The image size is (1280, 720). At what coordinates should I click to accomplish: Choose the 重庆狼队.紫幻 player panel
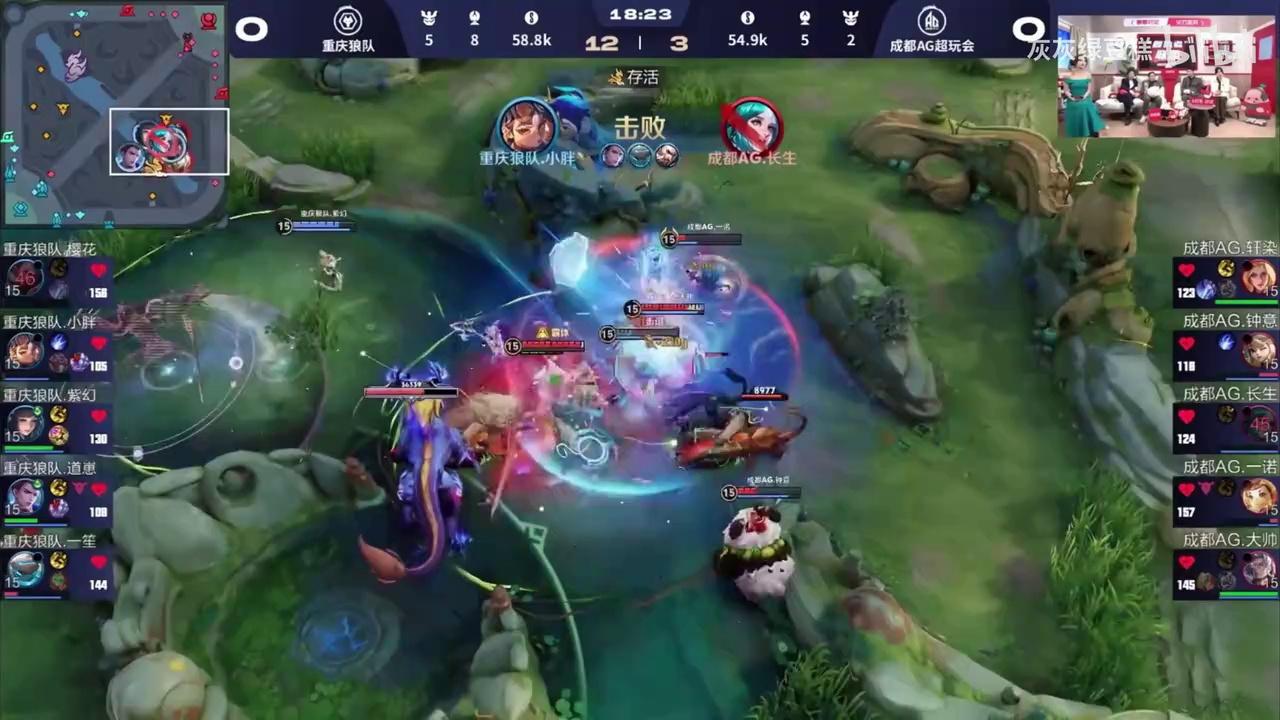pyautogui.click(x=57, y=423)
